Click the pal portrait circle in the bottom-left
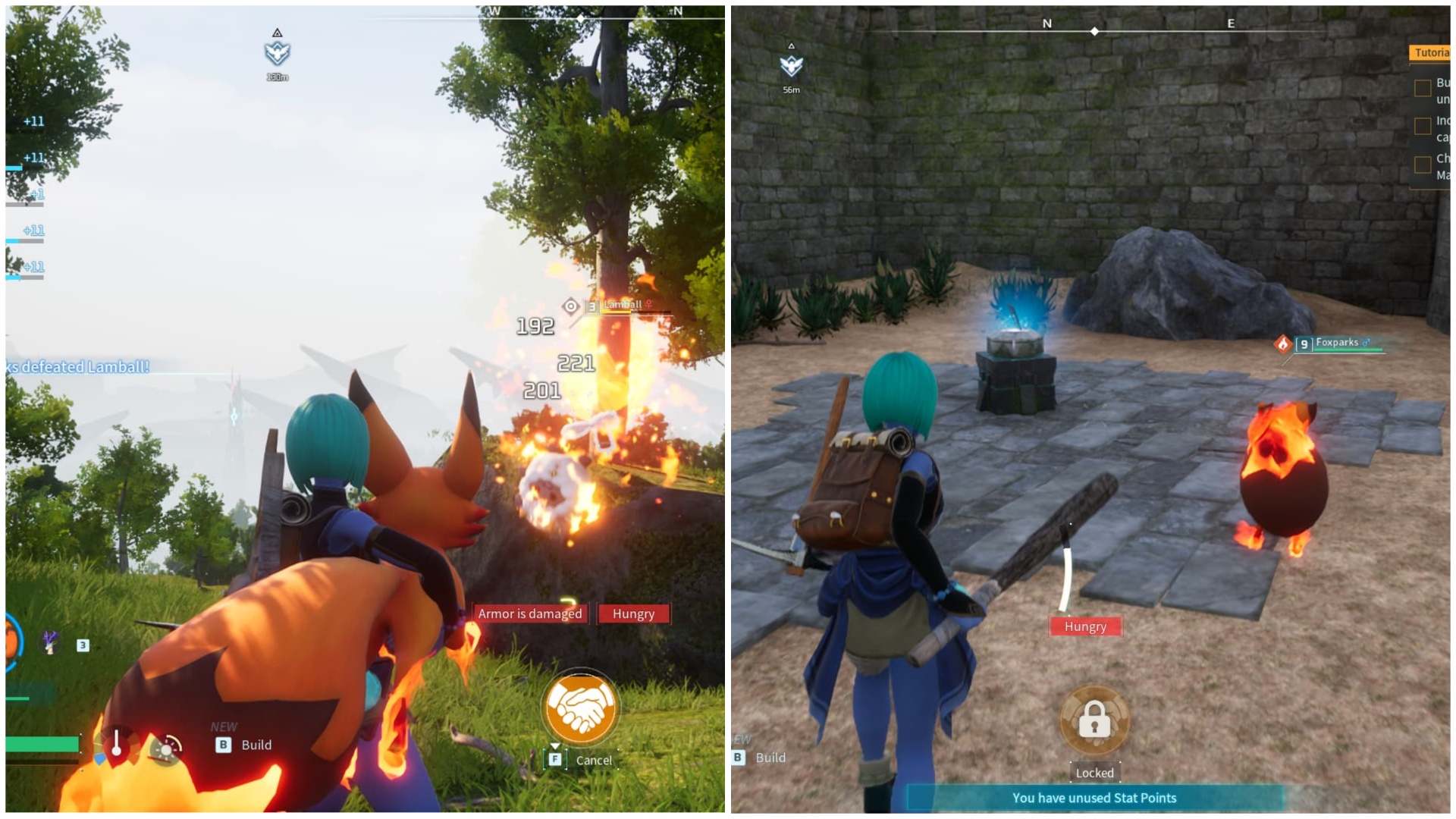Viewport: 1456px width, 819px height. click(9, 641)
